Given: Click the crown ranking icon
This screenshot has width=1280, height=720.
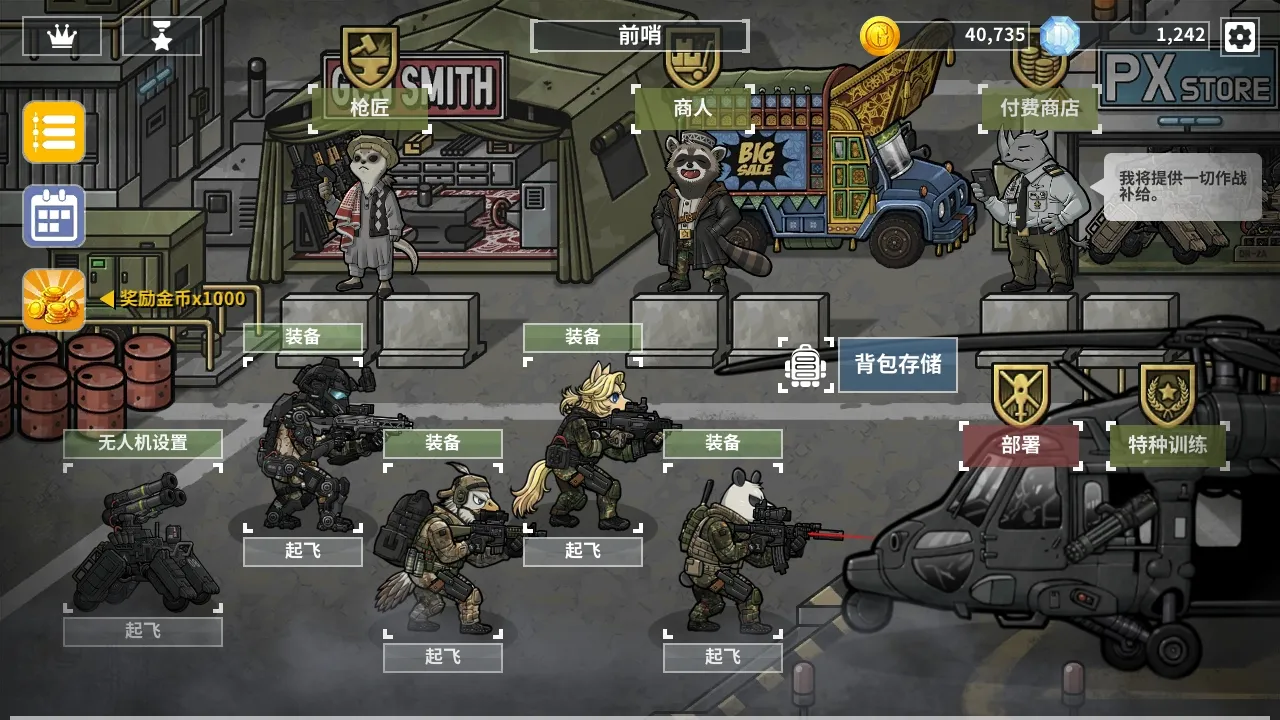Looking at the screenshot, I should click(x=62, y=34).
